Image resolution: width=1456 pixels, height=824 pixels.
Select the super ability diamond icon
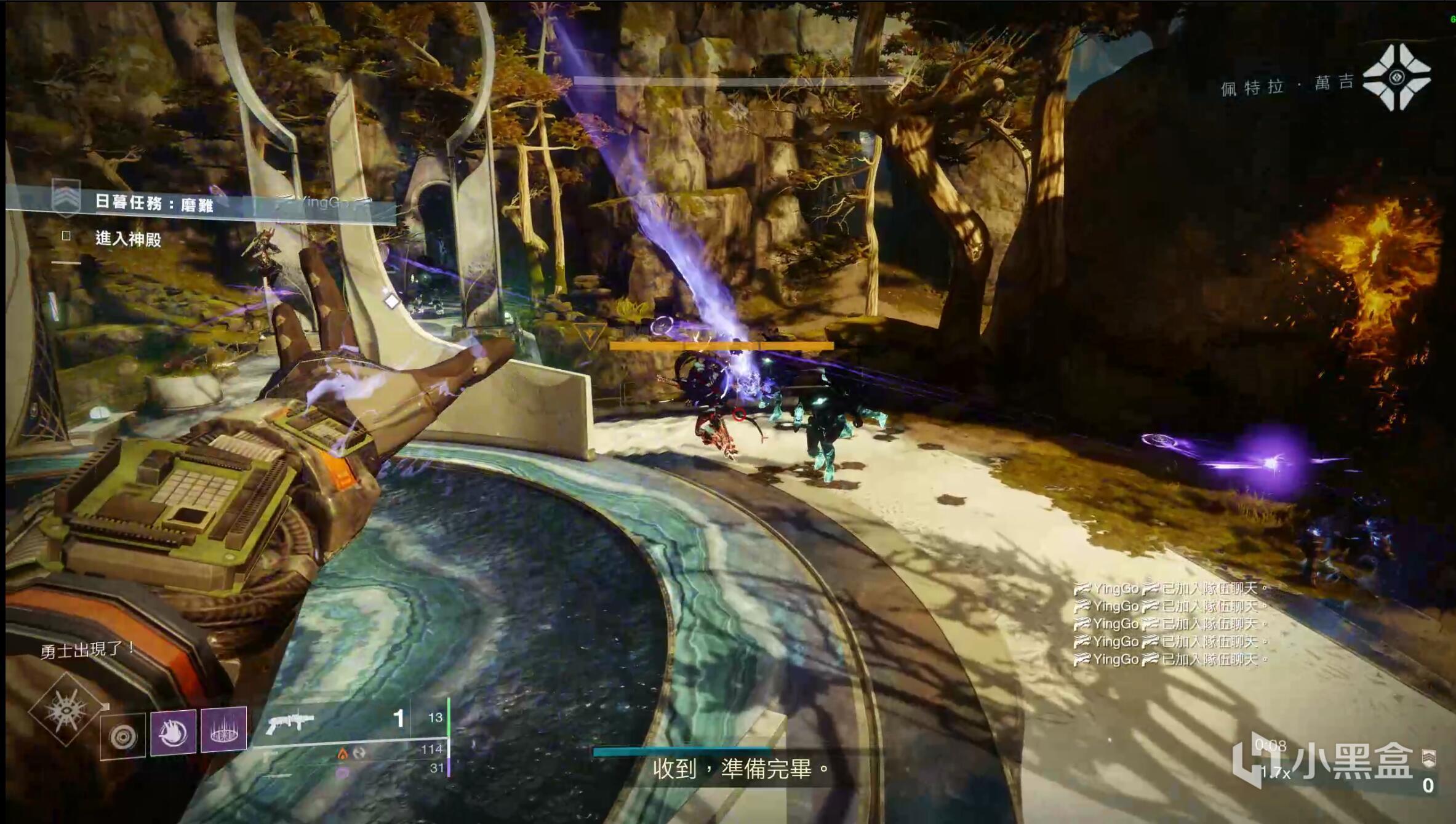66,711
